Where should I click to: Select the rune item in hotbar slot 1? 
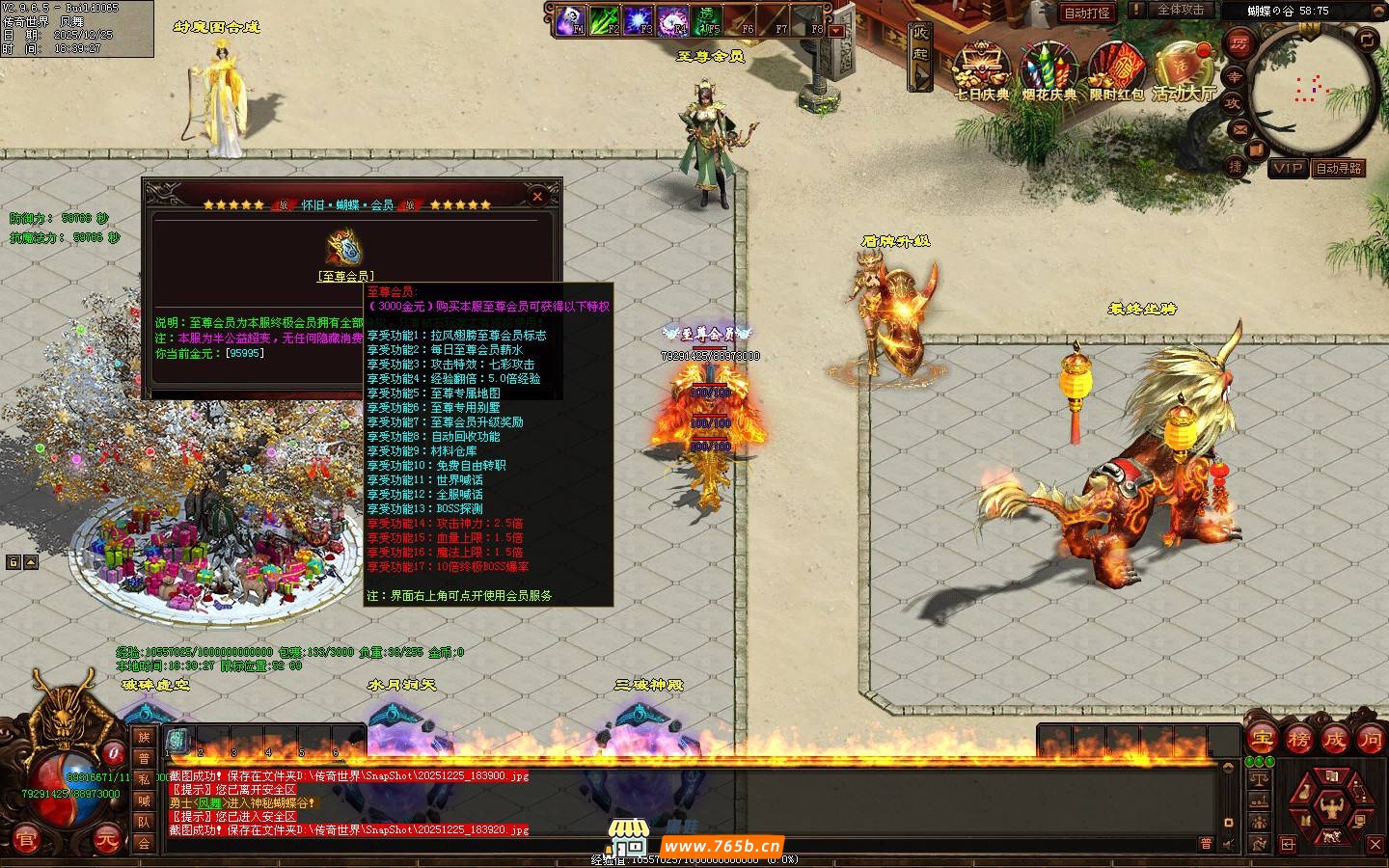[177, 740]
